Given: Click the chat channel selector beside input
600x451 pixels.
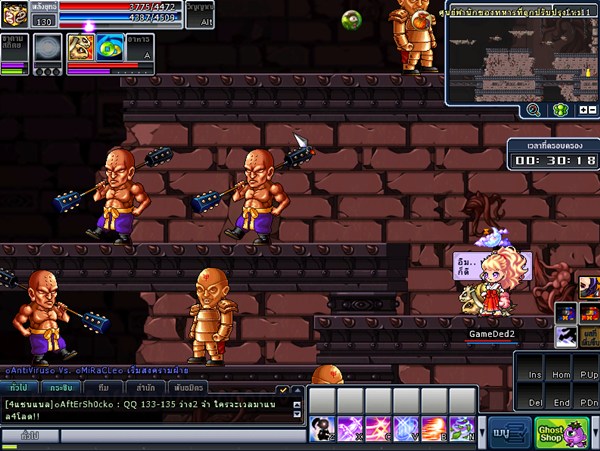Looking at the screenshot, I should click(x=30, y=436).
